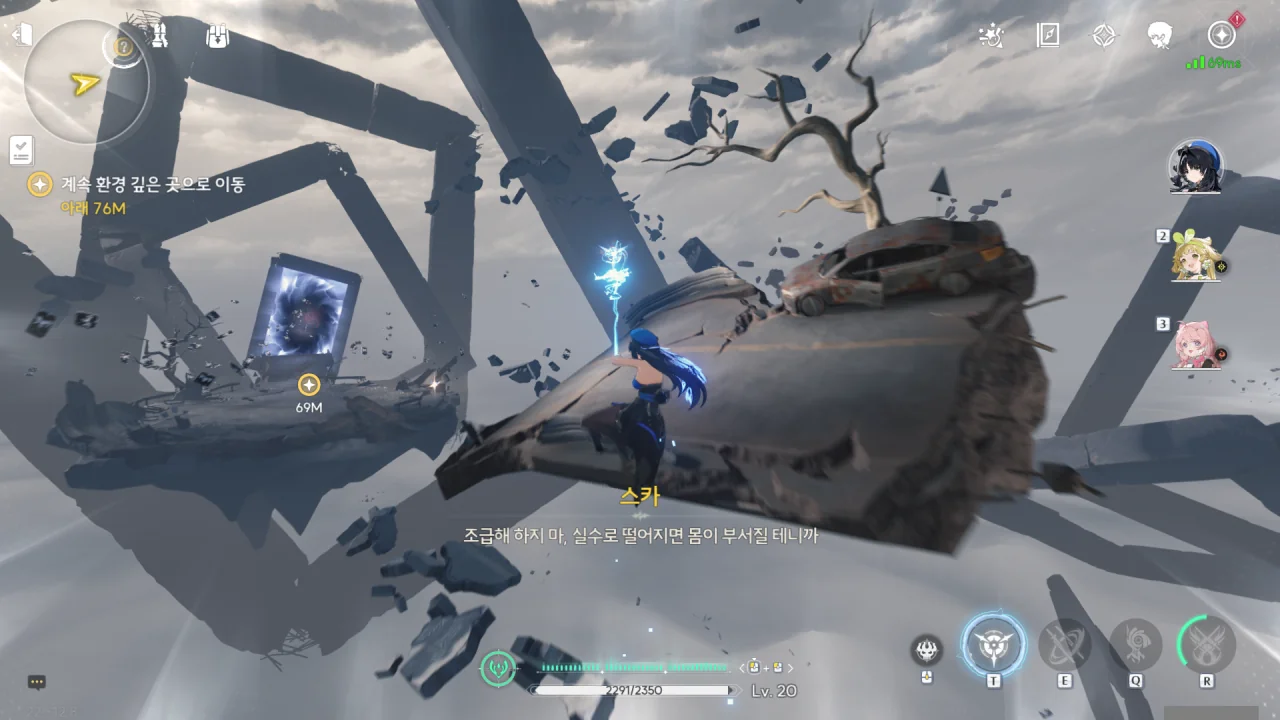Click the twin-figures icon beside the minimap

[160, 36]
